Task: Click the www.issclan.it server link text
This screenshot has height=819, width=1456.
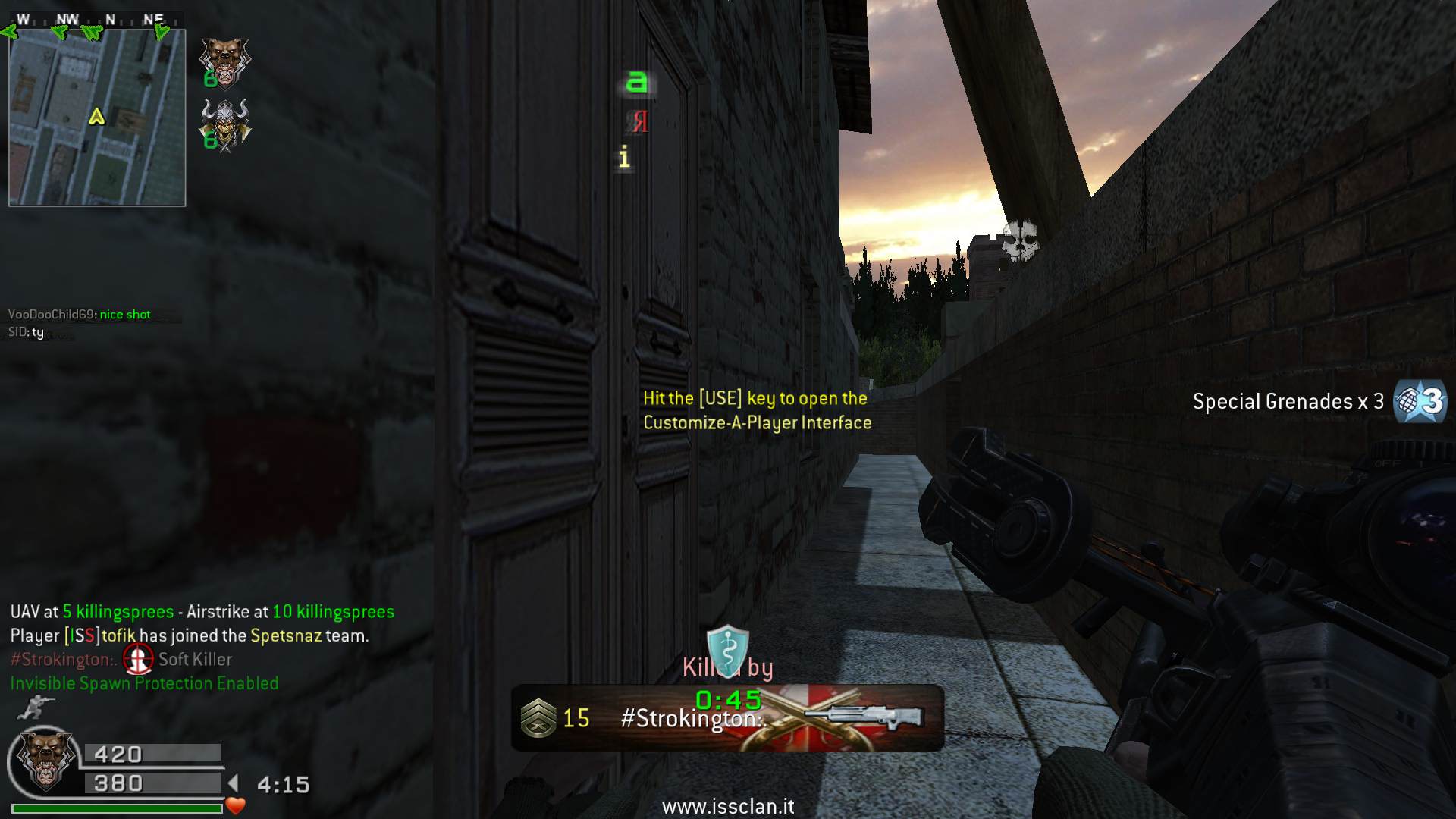Action: click(728, 807)
